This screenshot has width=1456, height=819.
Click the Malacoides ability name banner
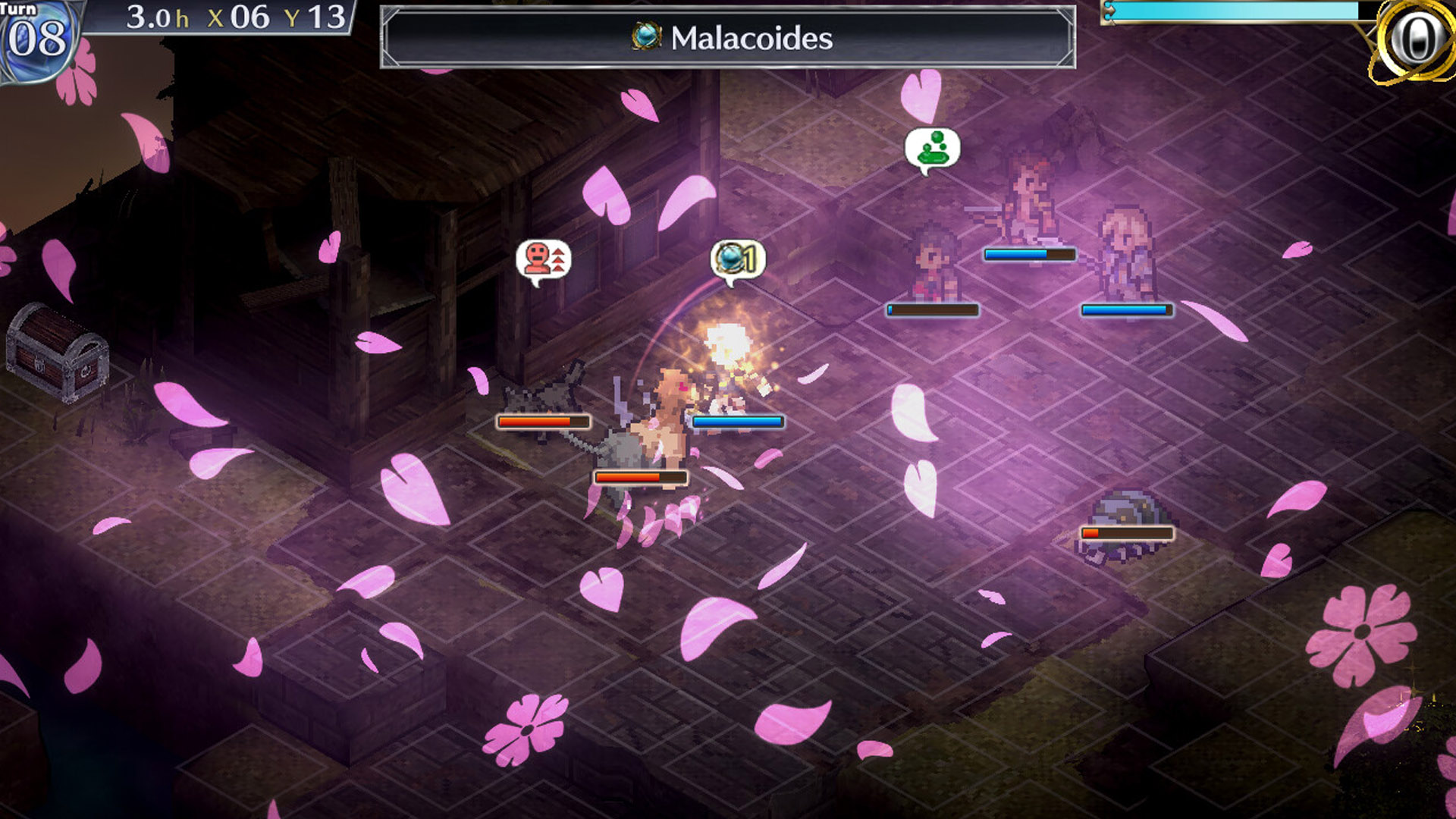728,38
